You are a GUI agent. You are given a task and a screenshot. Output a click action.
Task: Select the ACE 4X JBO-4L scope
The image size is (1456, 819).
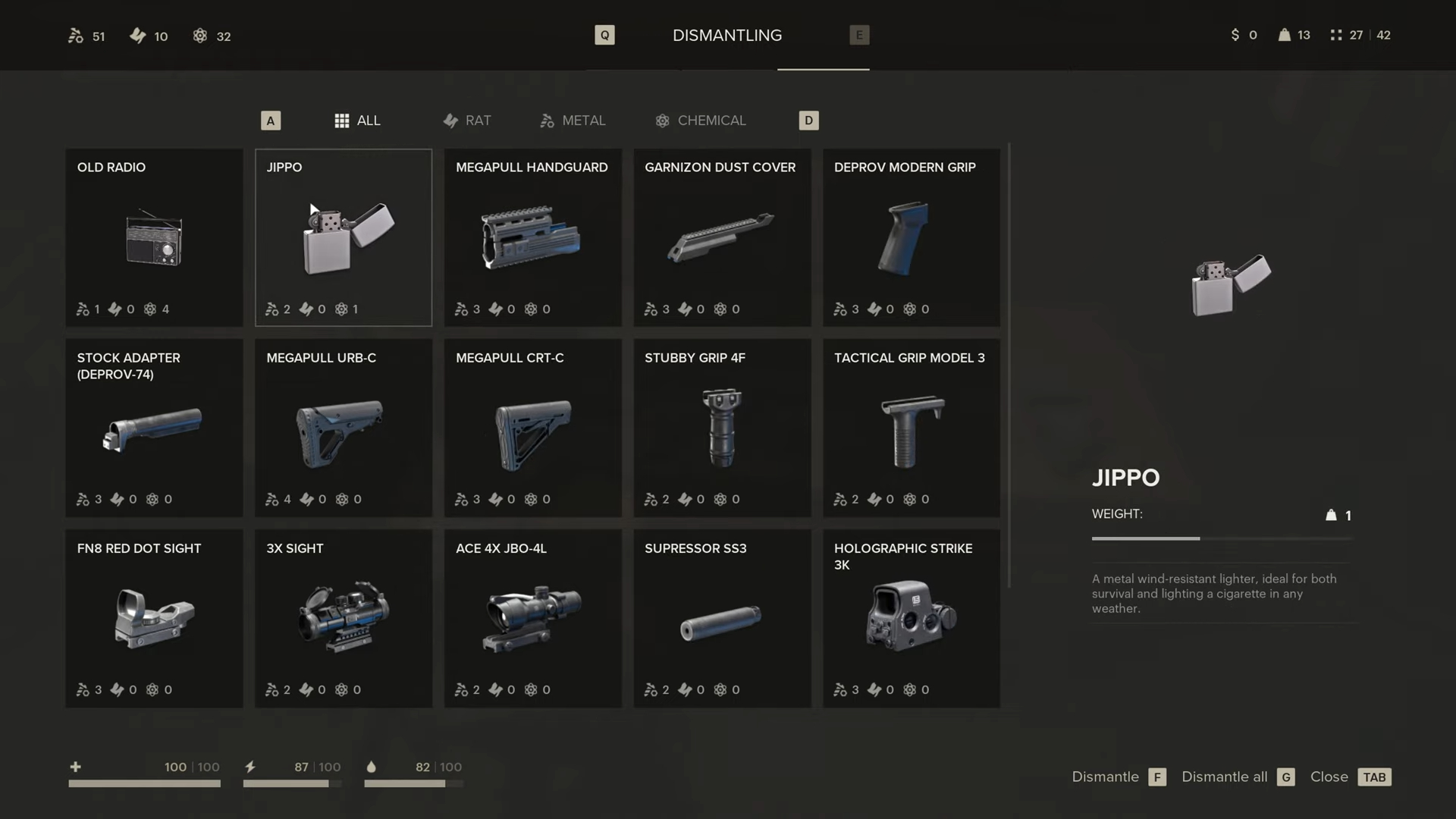click(x=532, y=619)
